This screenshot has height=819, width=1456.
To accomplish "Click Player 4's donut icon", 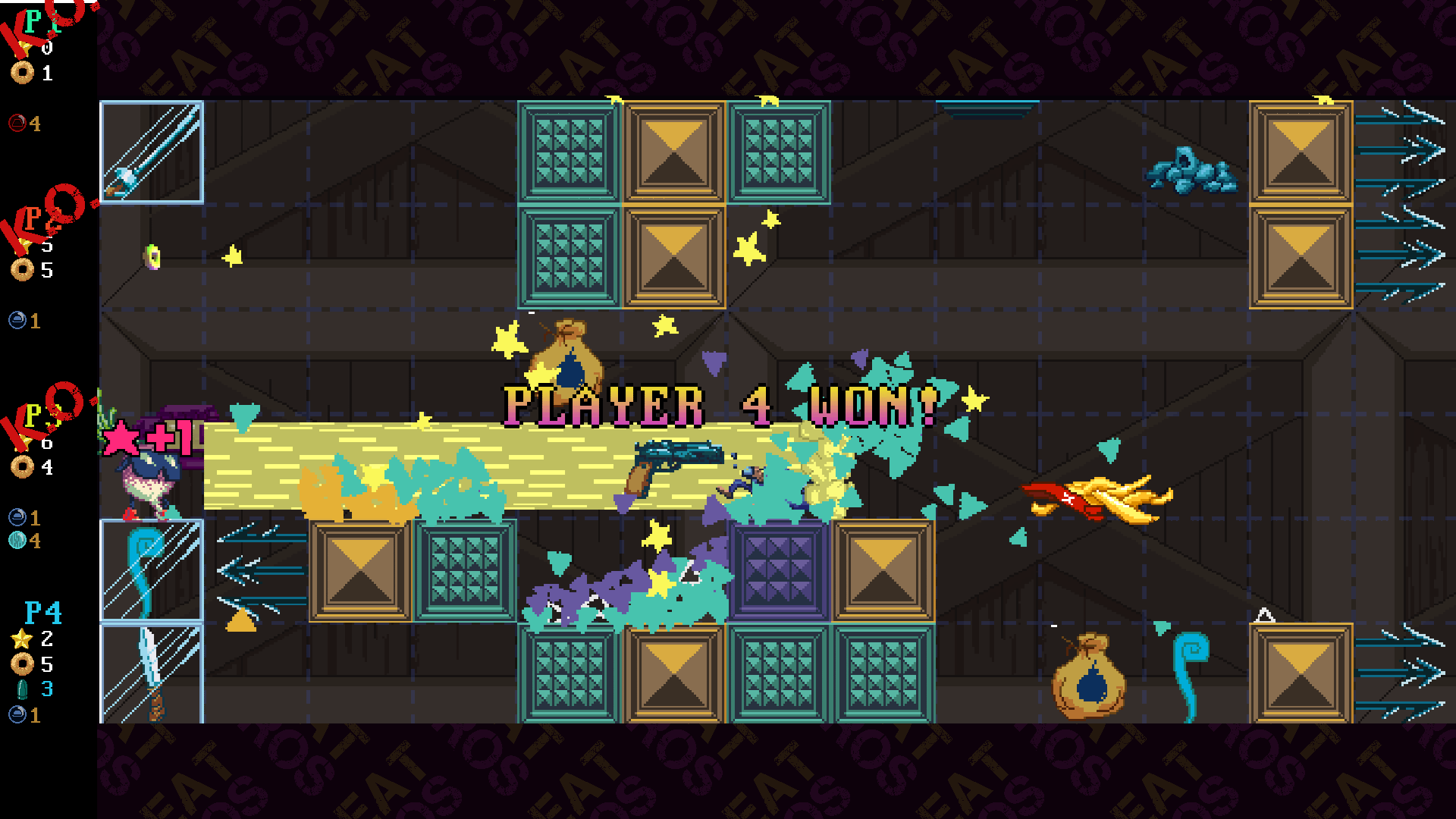I will pos(22,664).
